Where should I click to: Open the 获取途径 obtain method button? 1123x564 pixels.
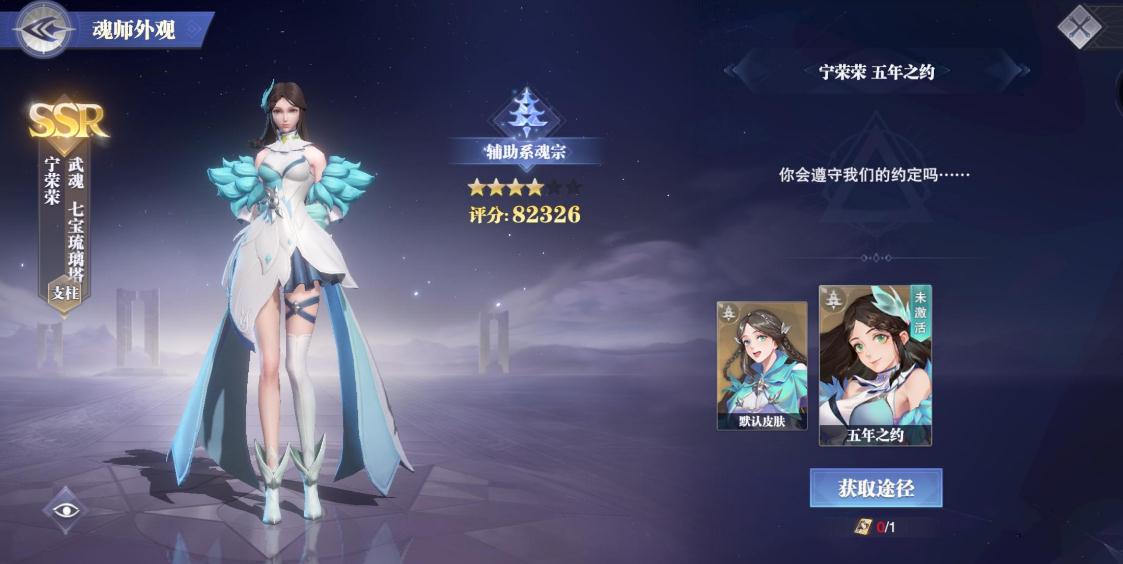(875, 488)
